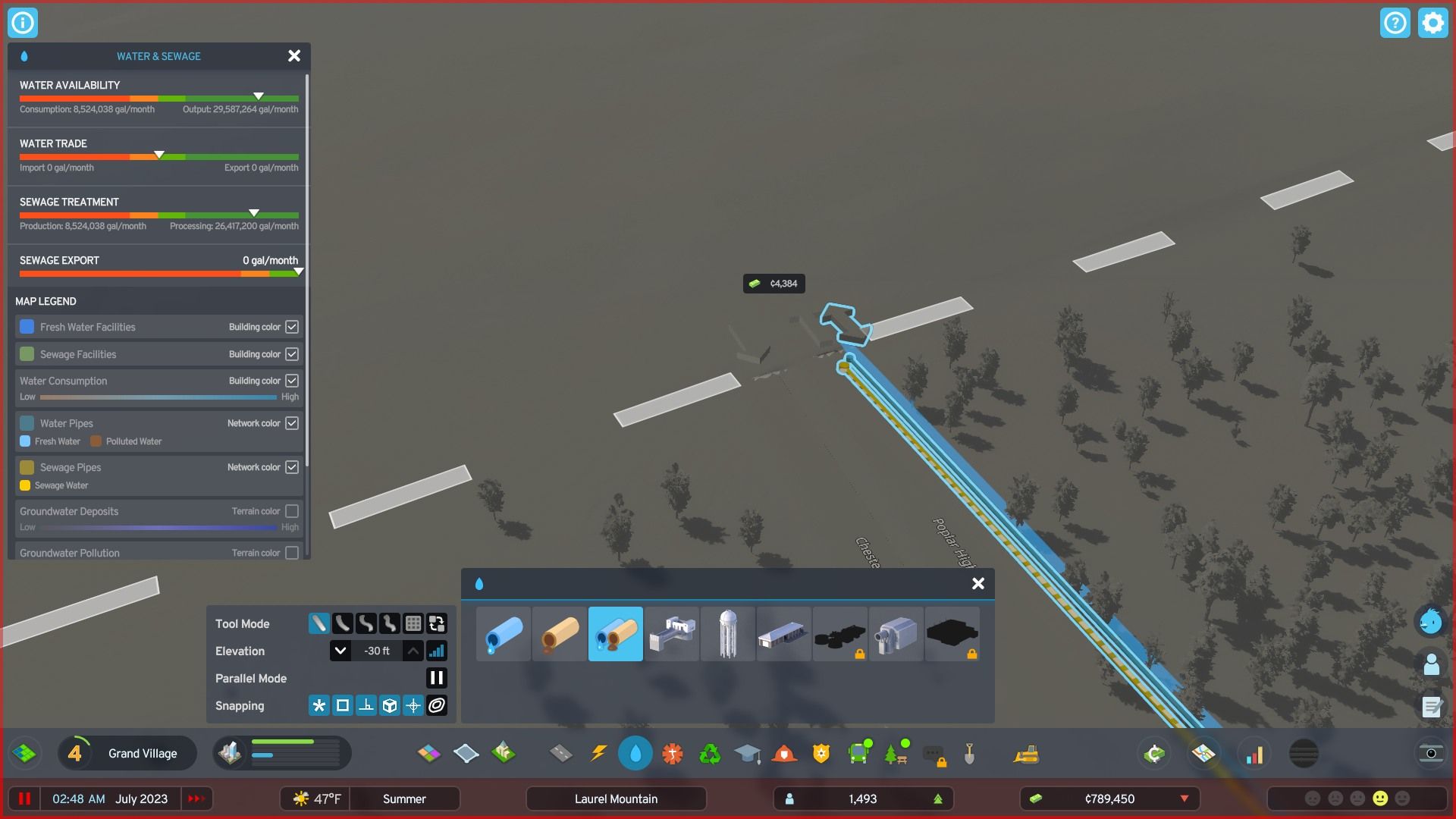The image size is (1456, 819).
Task: Pause the game simulation
Action: coord(24,798)
